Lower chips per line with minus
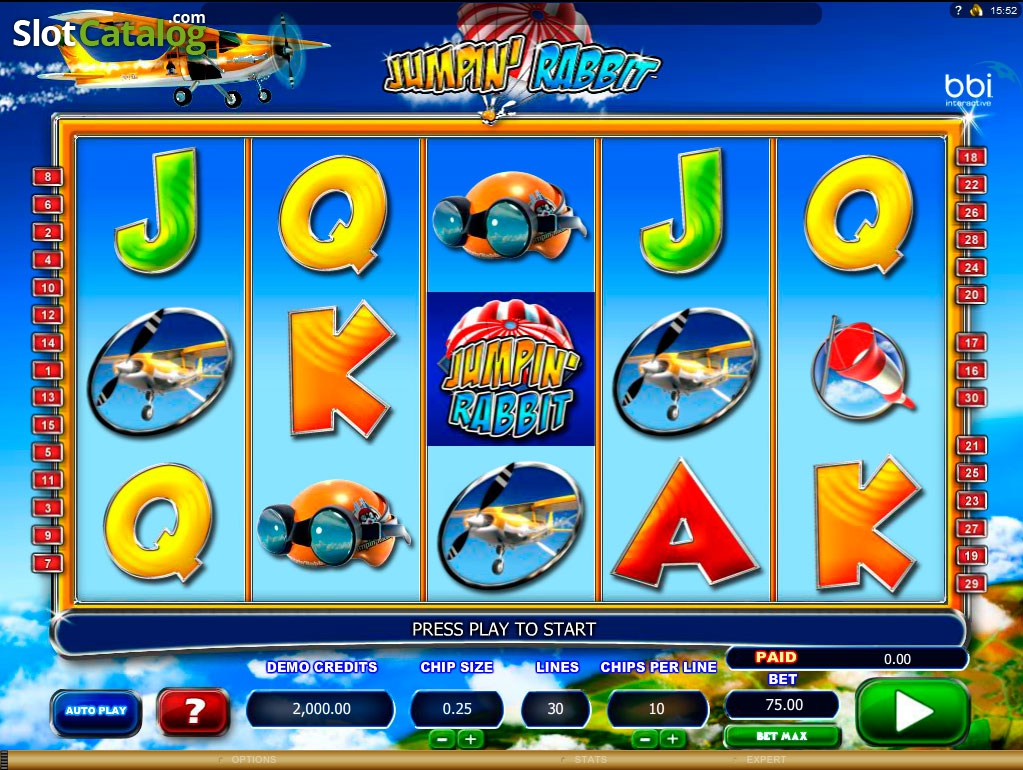This screenshot has width=1023, height=770. click(645, 739)
